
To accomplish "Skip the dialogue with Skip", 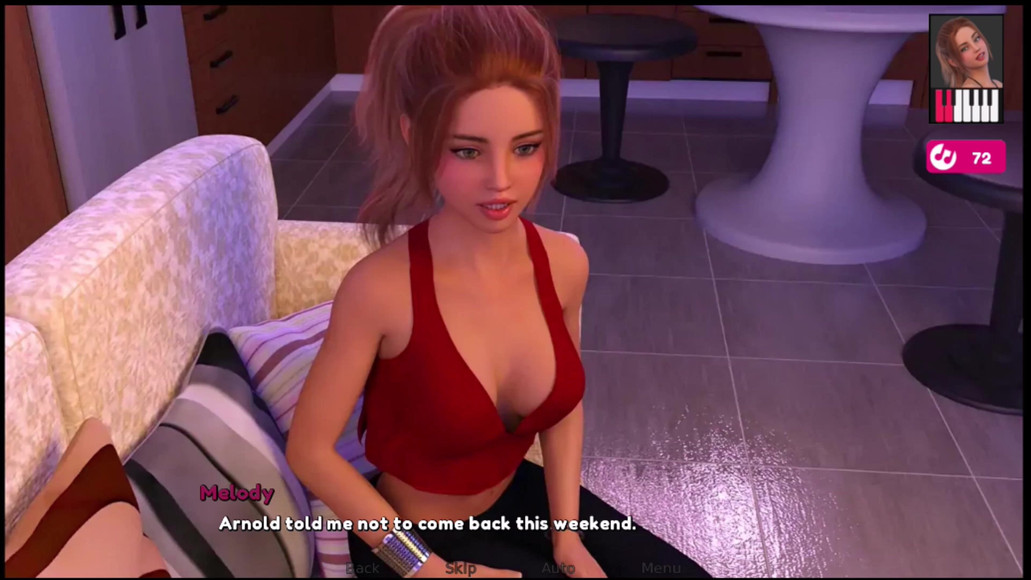I will pos(460,568).
